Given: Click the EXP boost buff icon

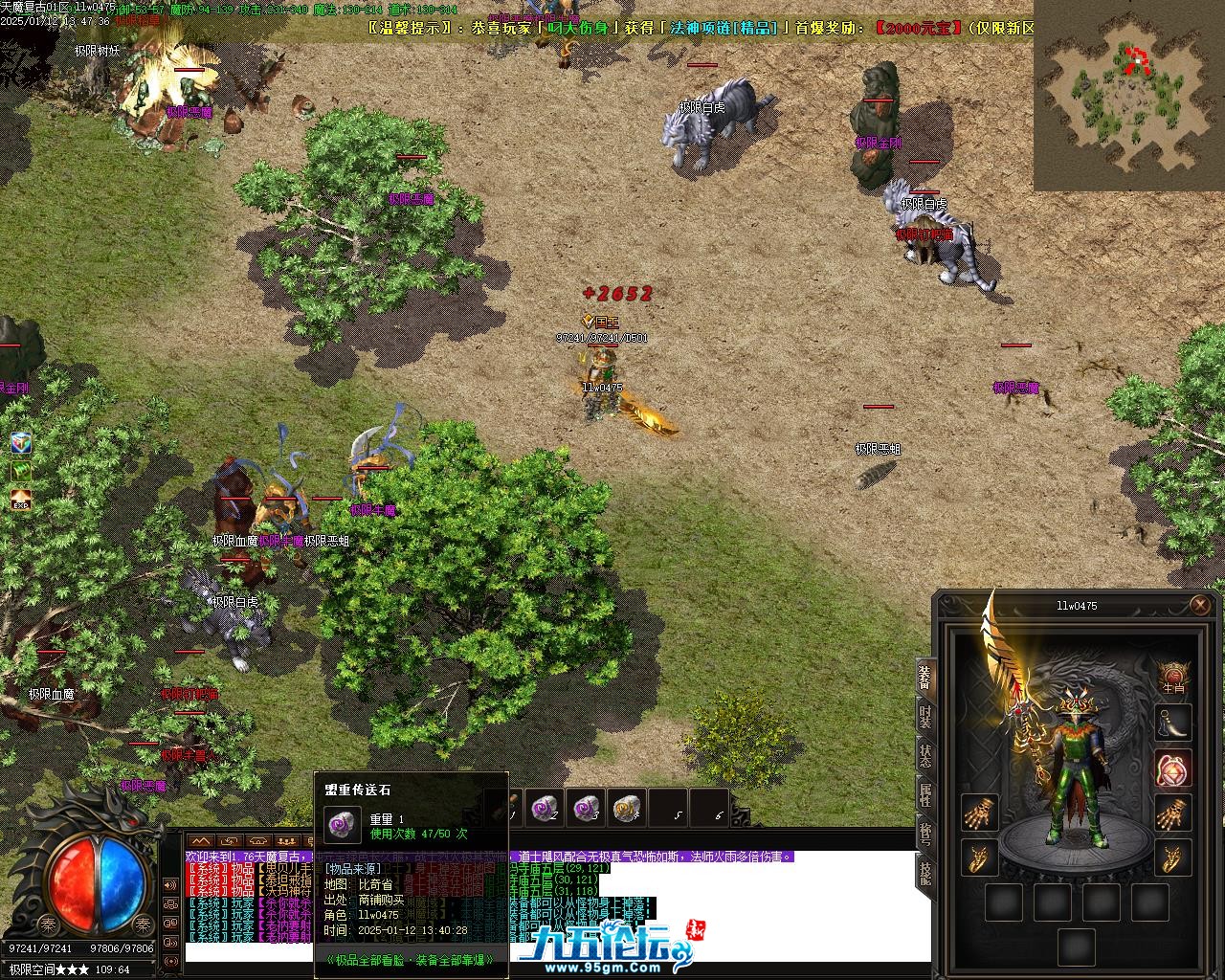Looking at the screenshot, I should [x=21, y=500].
